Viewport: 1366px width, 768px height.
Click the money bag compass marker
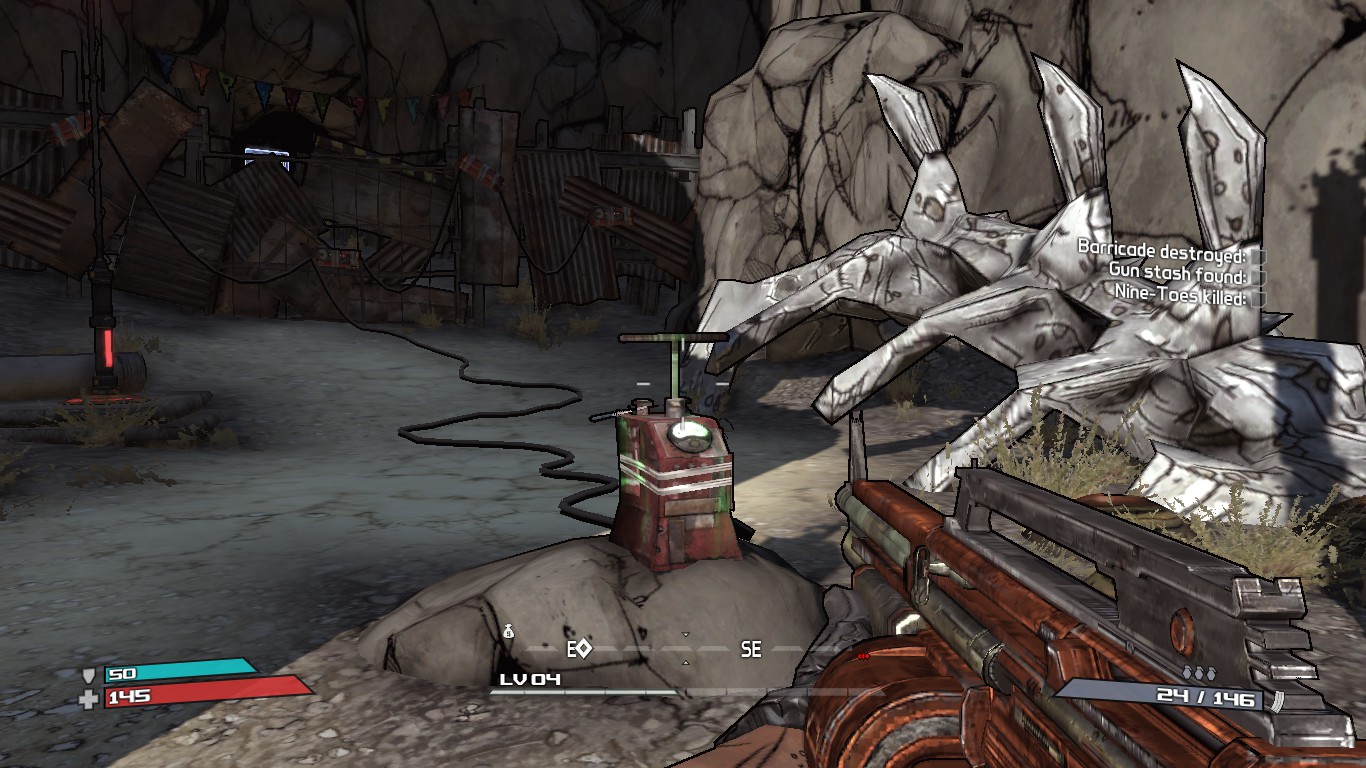click(508, 631)
